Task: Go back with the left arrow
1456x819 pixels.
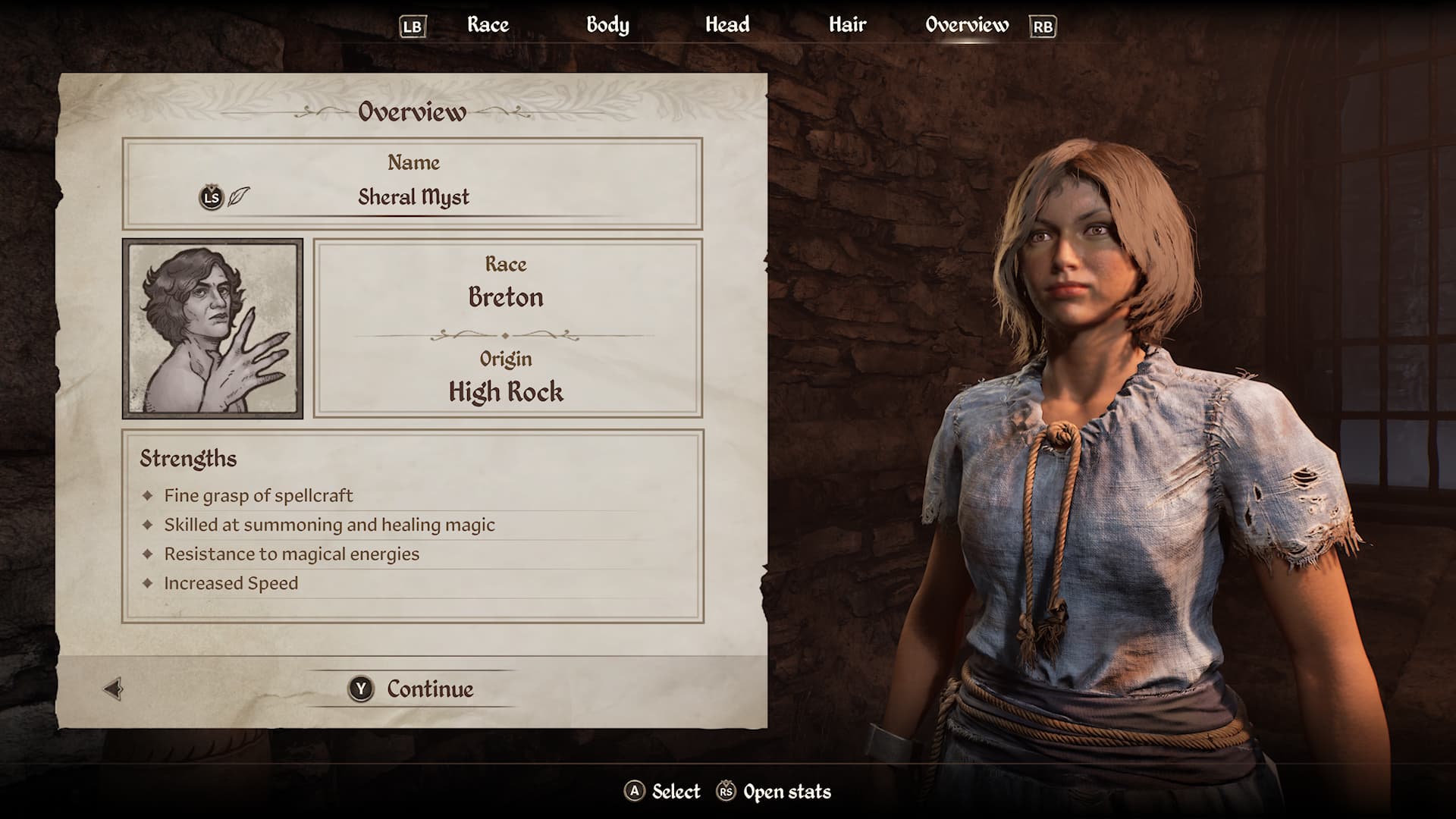Action: point(113,689)
